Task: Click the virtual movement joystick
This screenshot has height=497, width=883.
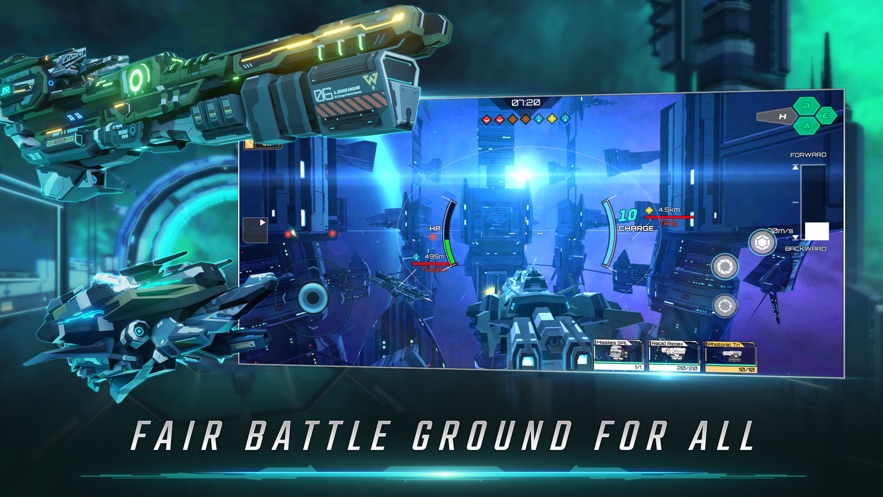Action: pyautogui.click(x=313, y=297)
